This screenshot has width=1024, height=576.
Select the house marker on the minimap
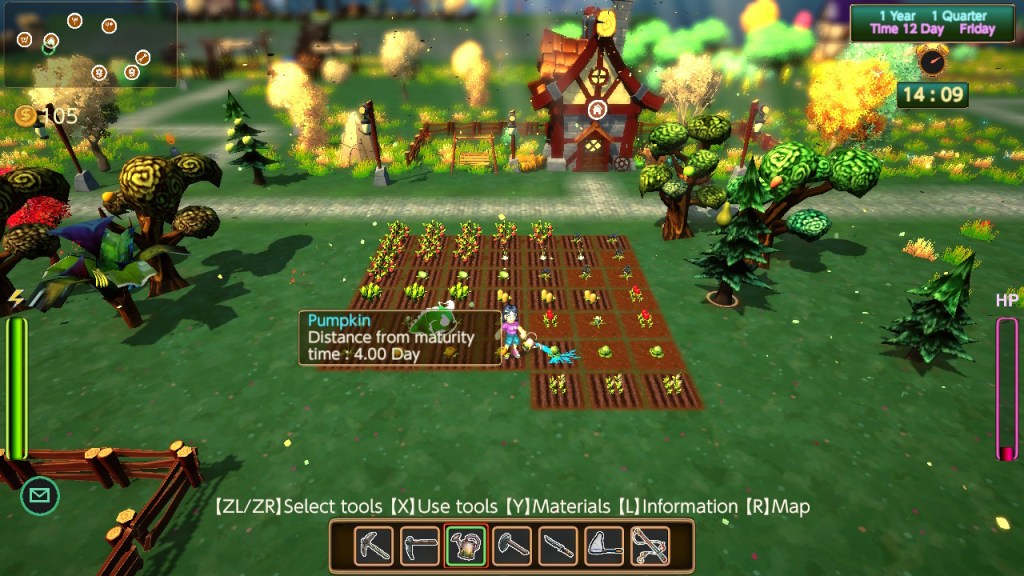50,41
